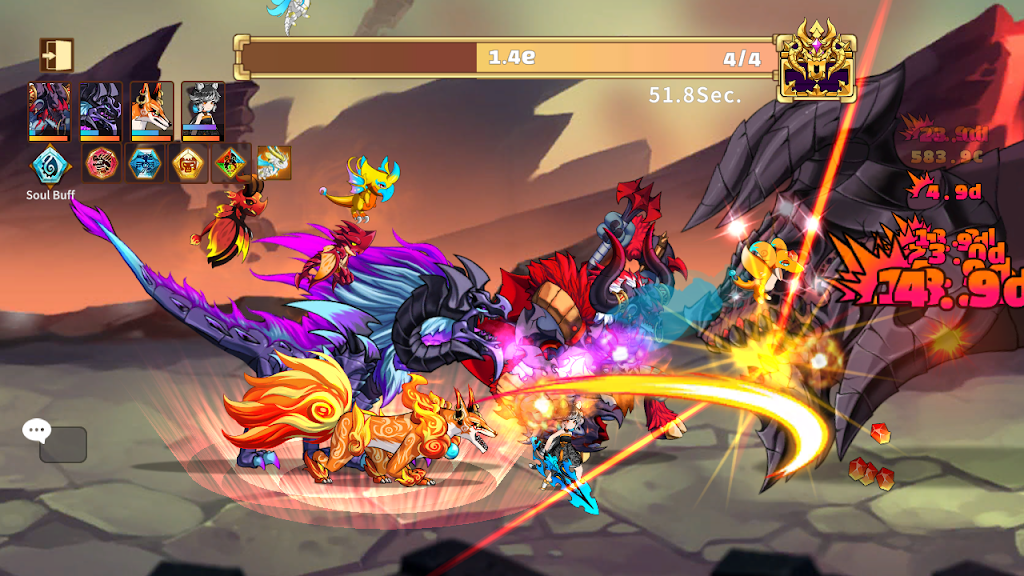
Task: Choose the orange fox portrait
Action: pos(152,110)
